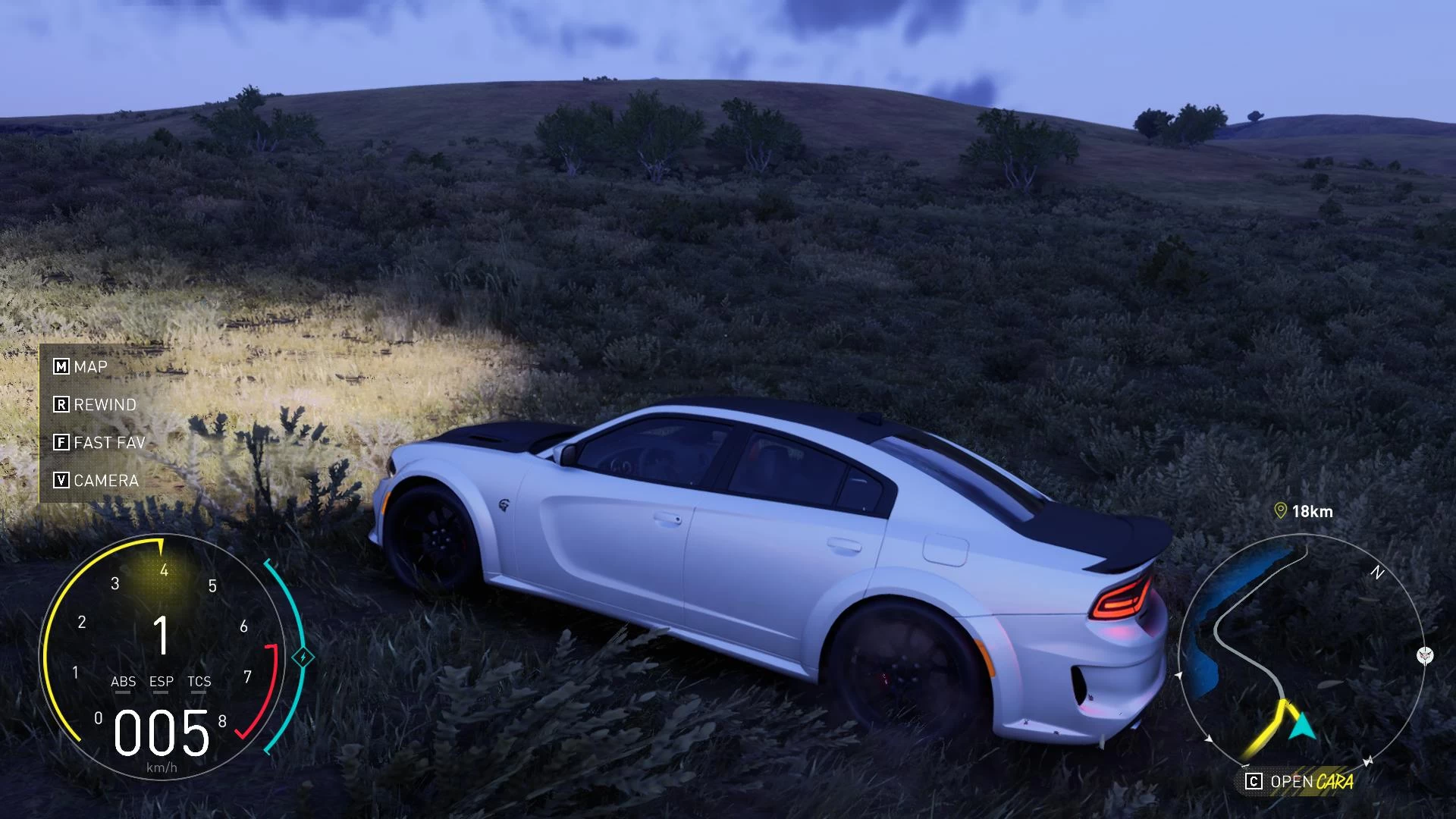
Task: Click the nitro bolt icon beside tachometer
Action: tap(303, 657)
